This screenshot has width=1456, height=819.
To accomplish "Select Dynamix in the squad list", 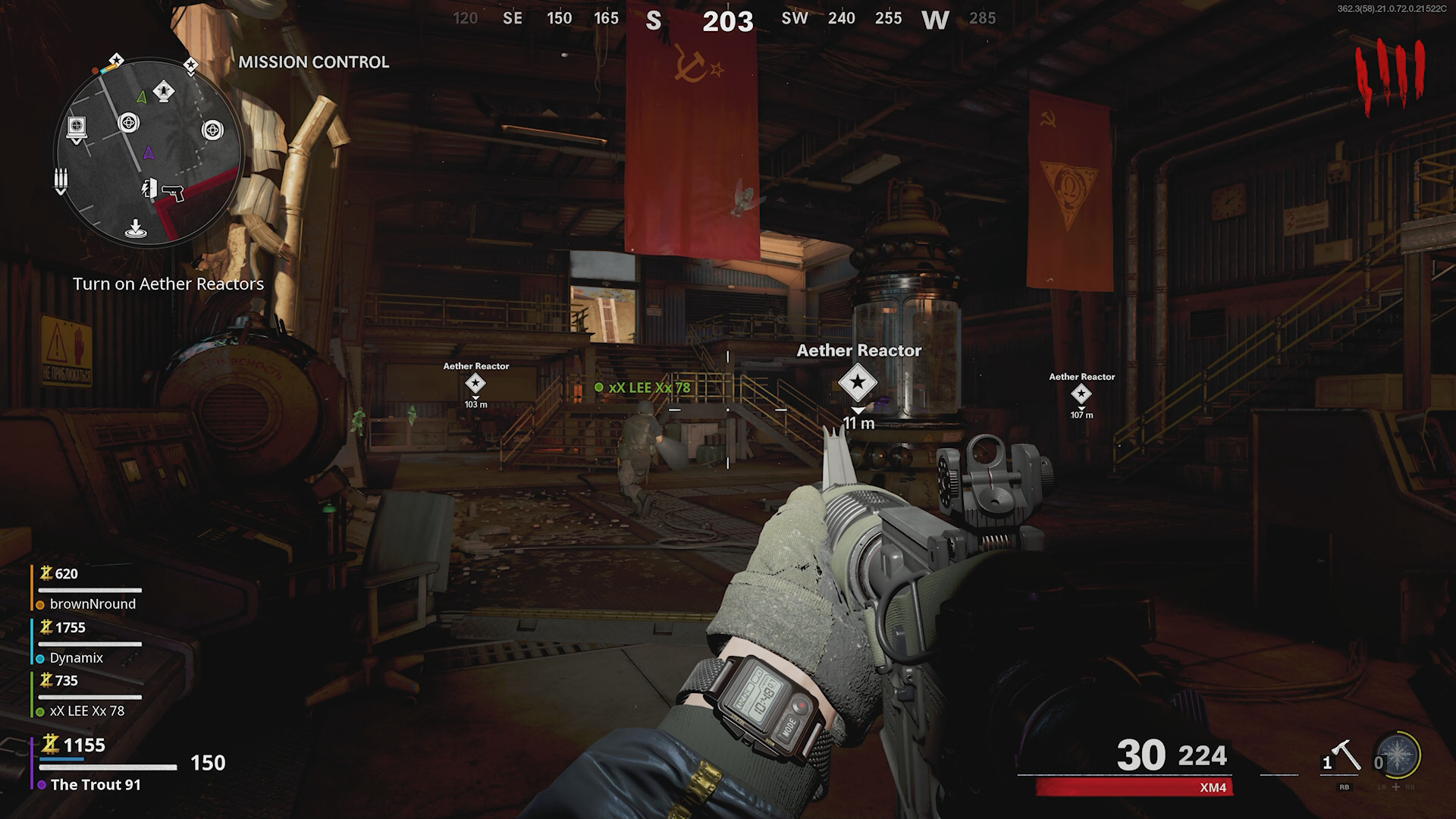I will pos(76,657).
